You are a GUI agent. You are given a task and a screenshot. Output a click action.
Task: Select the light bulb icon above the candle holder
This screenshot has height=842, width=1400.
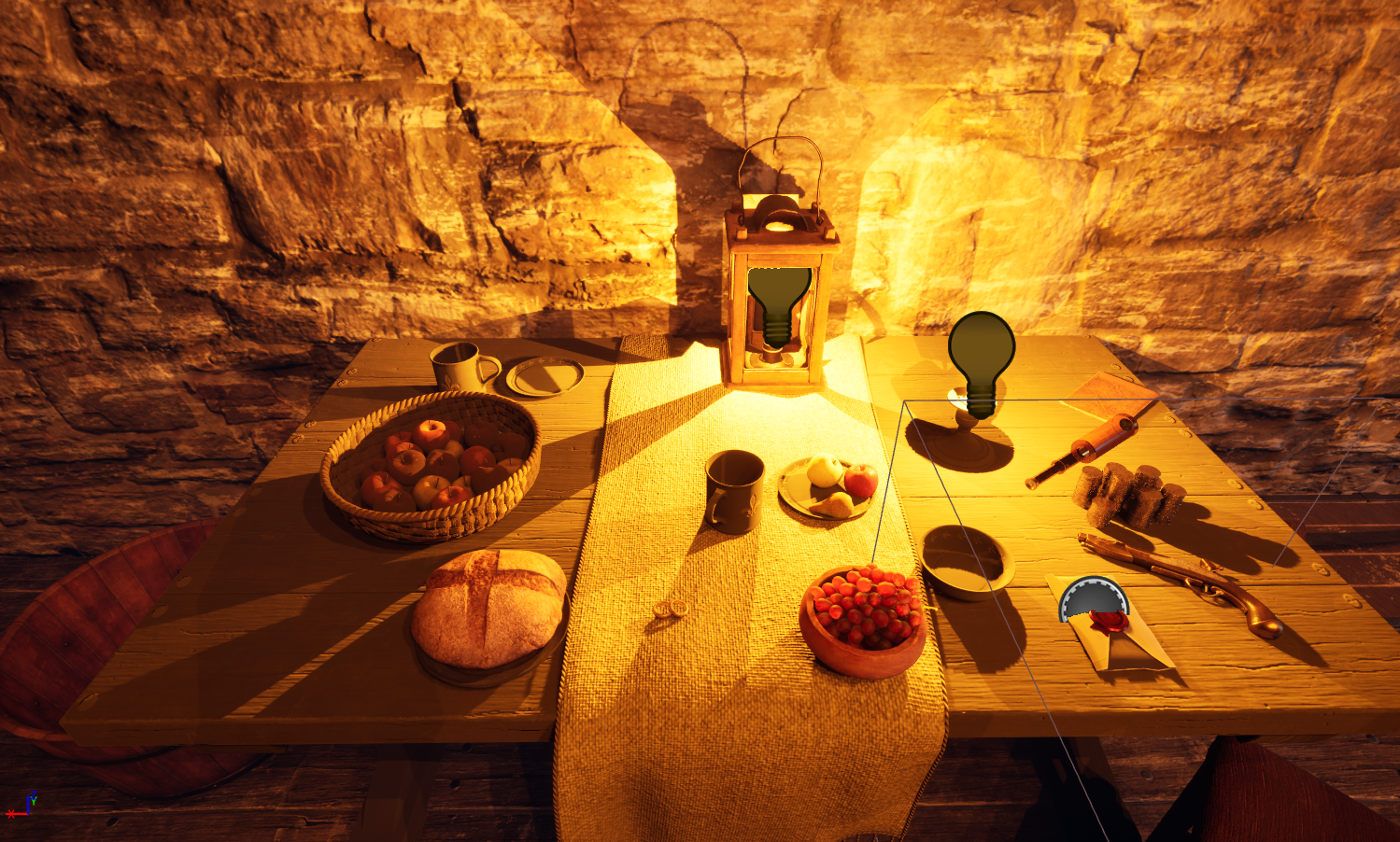pos(981,359)
